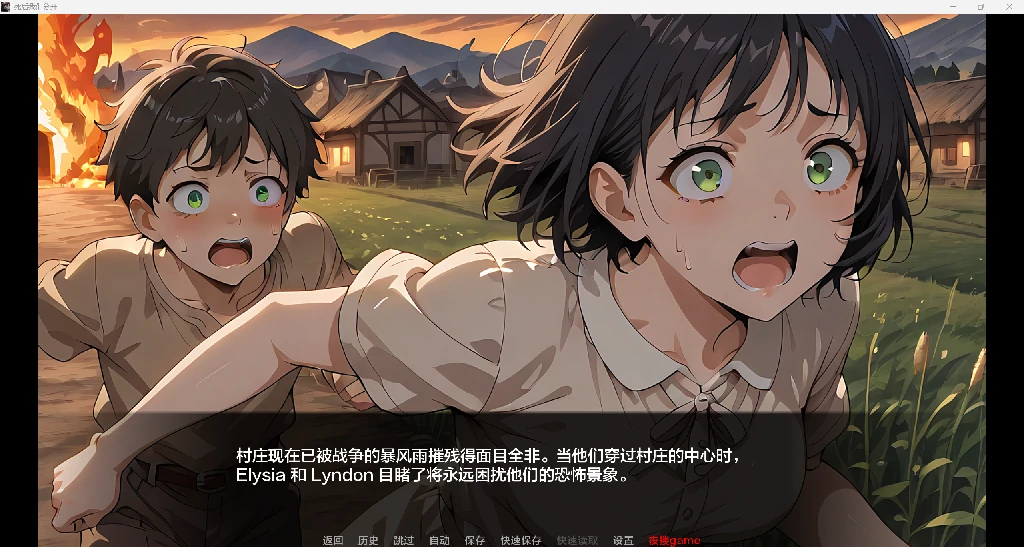The width and height of the screenshot is (1024, 547).
Task: Open the 设置 (Settings) menu
Action: (x=623, y=540)
